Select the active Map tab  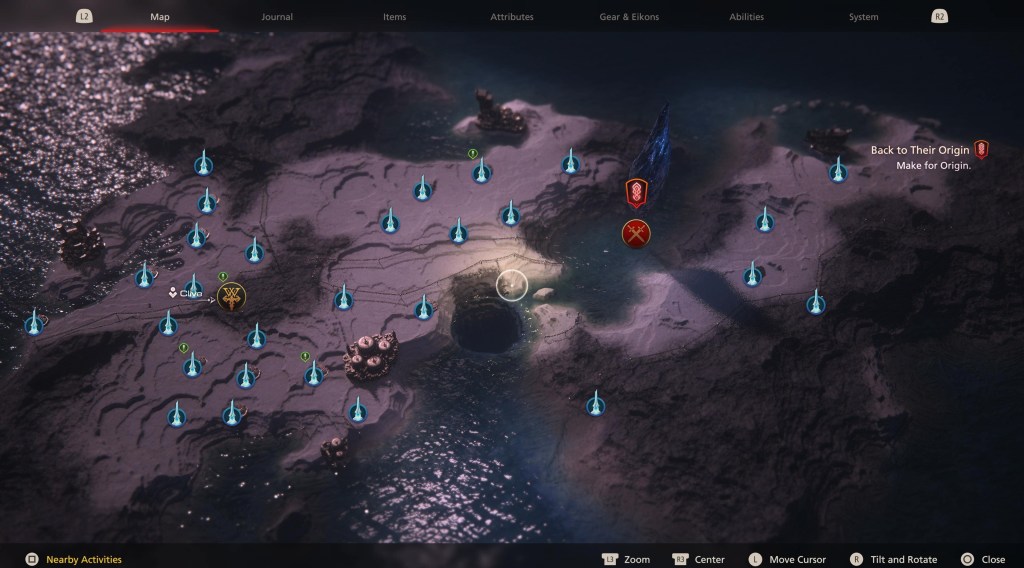coord(160,17)
